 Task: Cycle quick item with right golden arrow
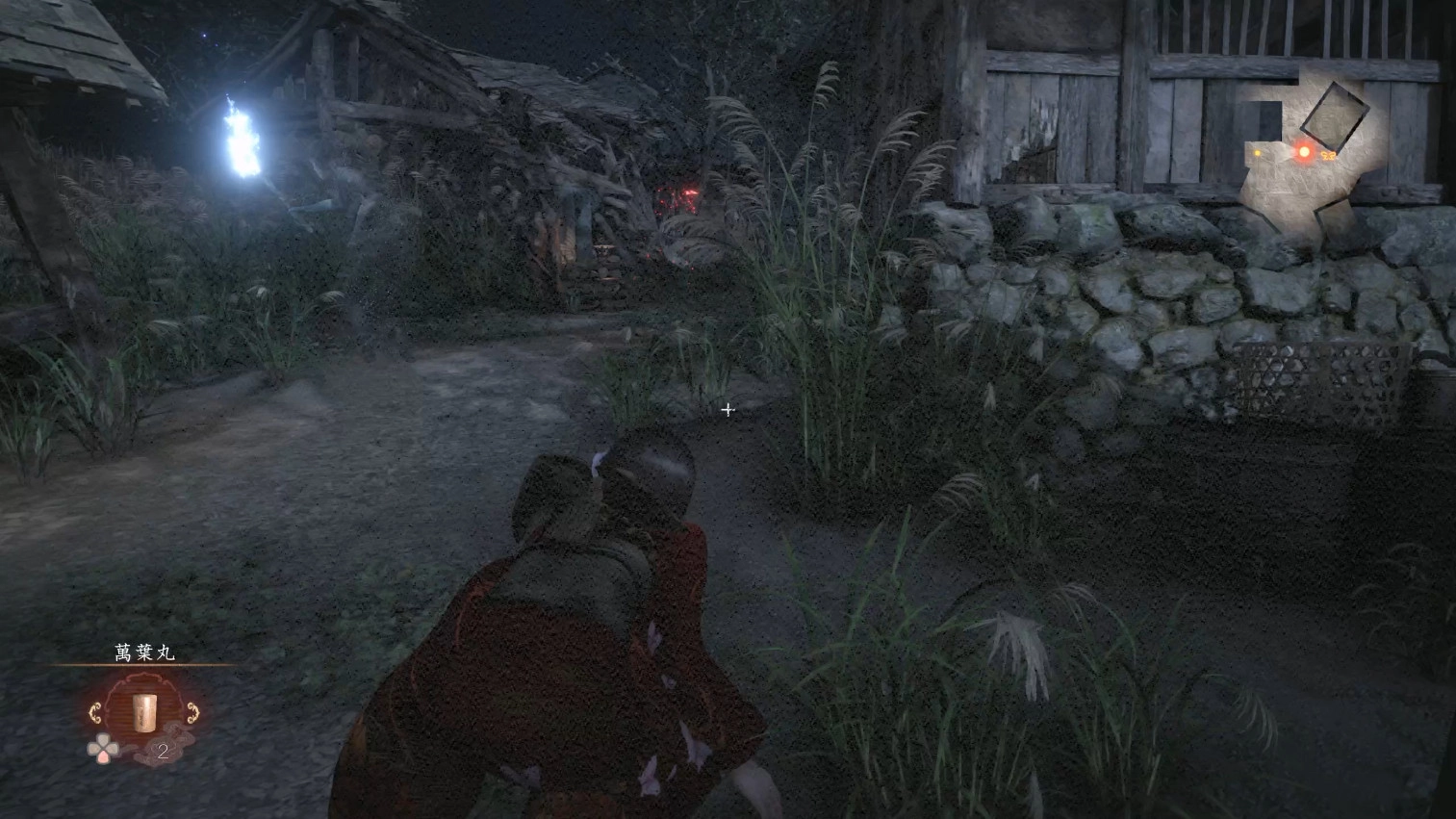coord(193,713)
